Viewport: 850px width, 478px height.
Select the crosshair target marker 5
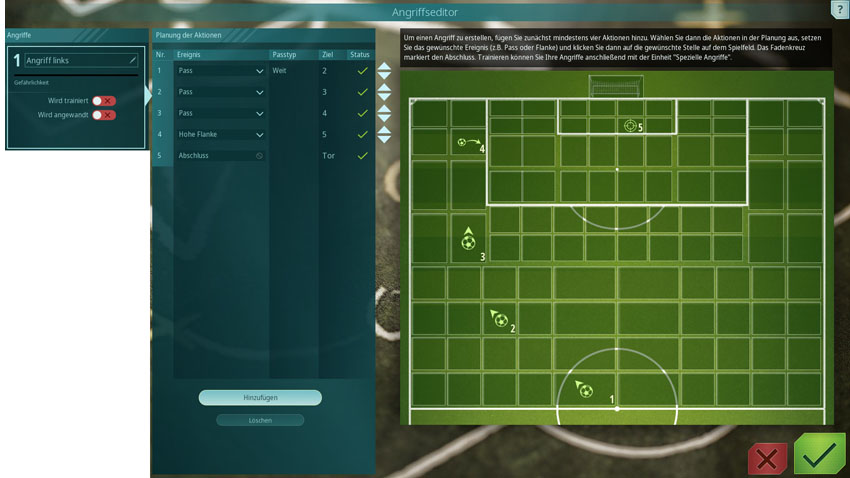pyautogui.click(x=629, y=126)
